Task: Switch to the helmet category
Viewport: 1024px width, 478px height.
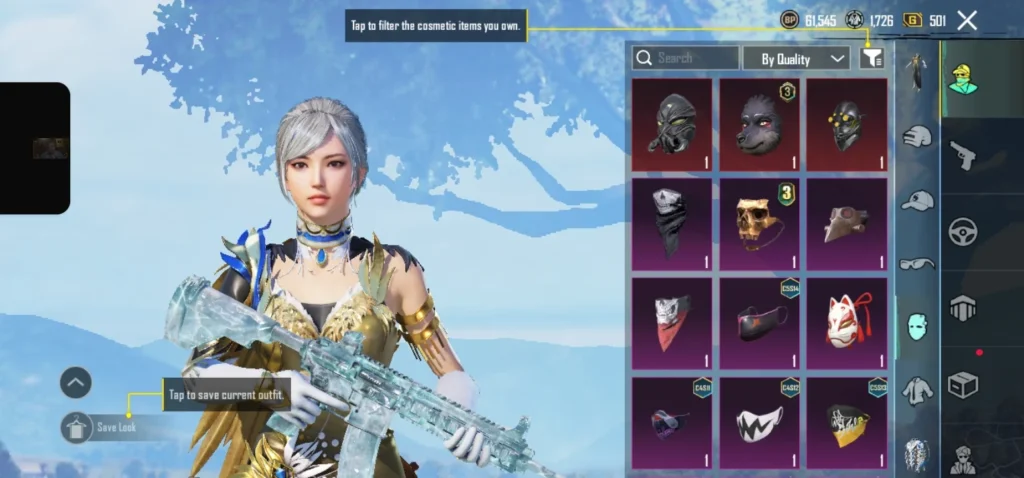Action: pos(917,136)
